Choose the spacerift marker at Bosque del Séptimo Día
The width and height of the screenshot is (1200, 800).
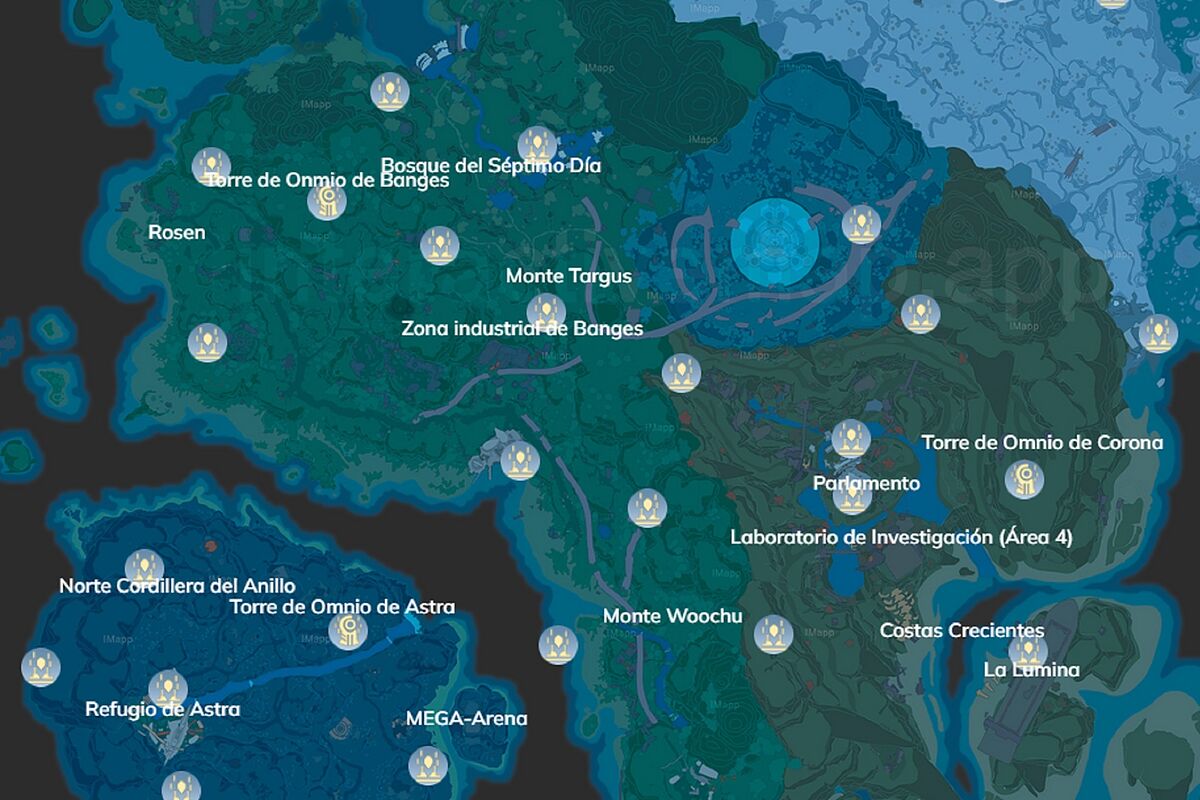click(537, 146)
